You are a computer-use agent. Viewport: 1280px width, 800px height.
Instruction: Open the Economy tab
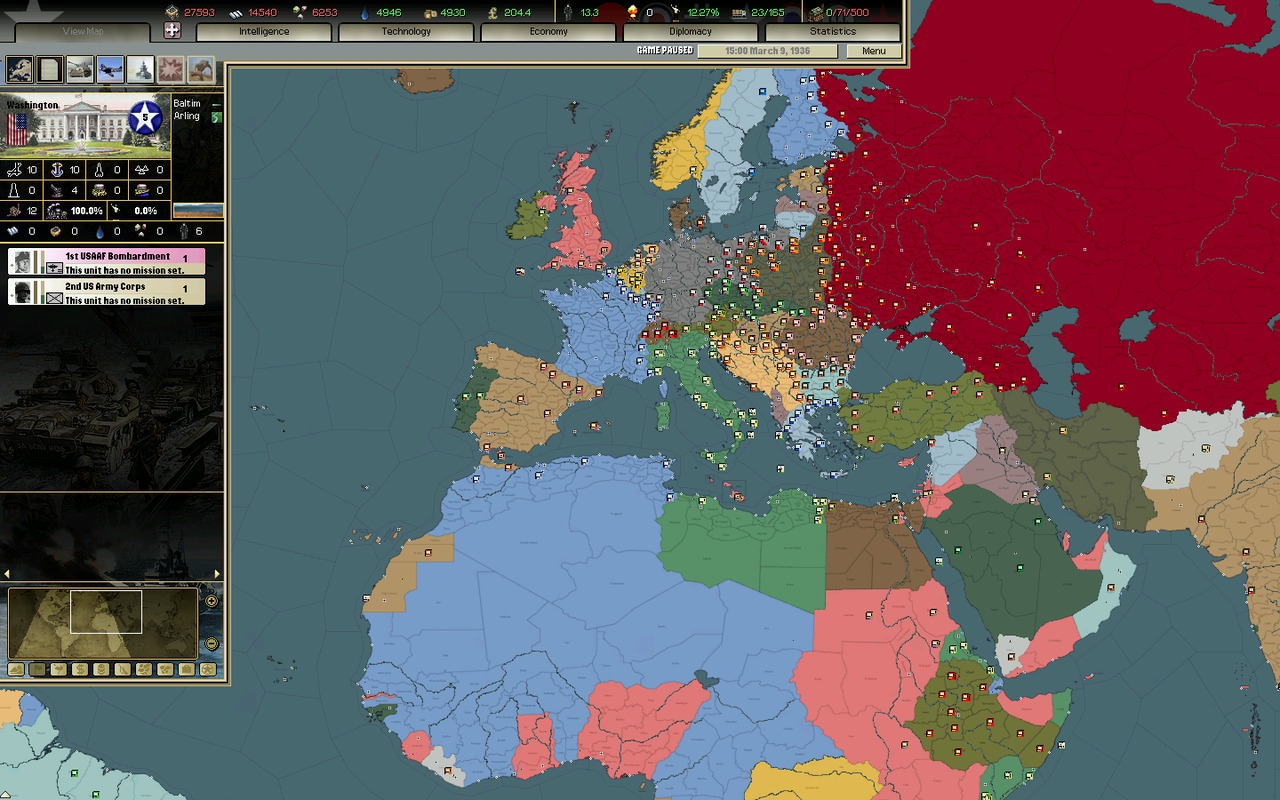coord(548,32)
